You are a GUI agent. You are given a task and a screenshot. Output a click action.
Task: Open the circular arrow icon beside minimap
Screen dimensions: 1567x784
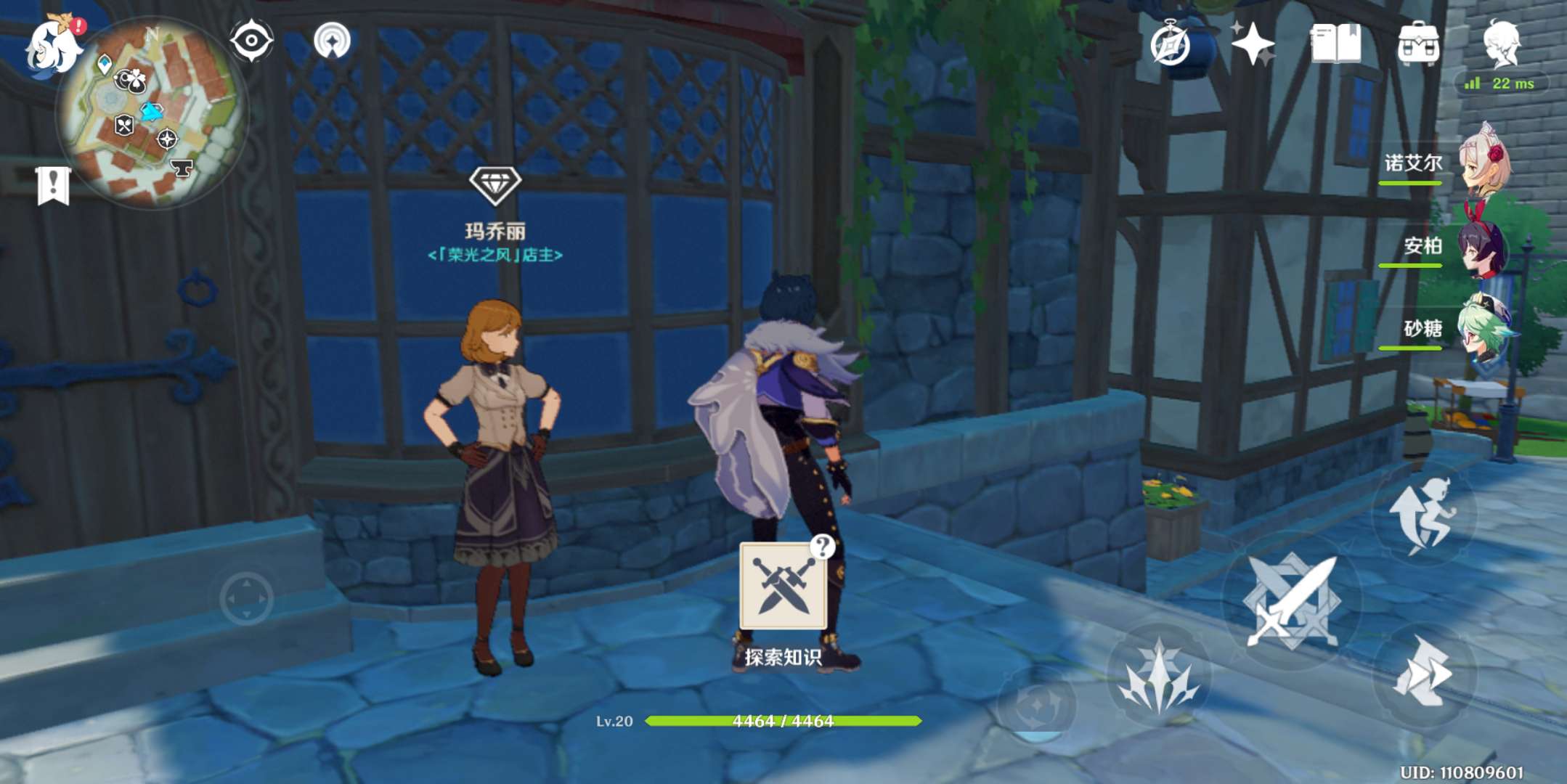[332, 41]
